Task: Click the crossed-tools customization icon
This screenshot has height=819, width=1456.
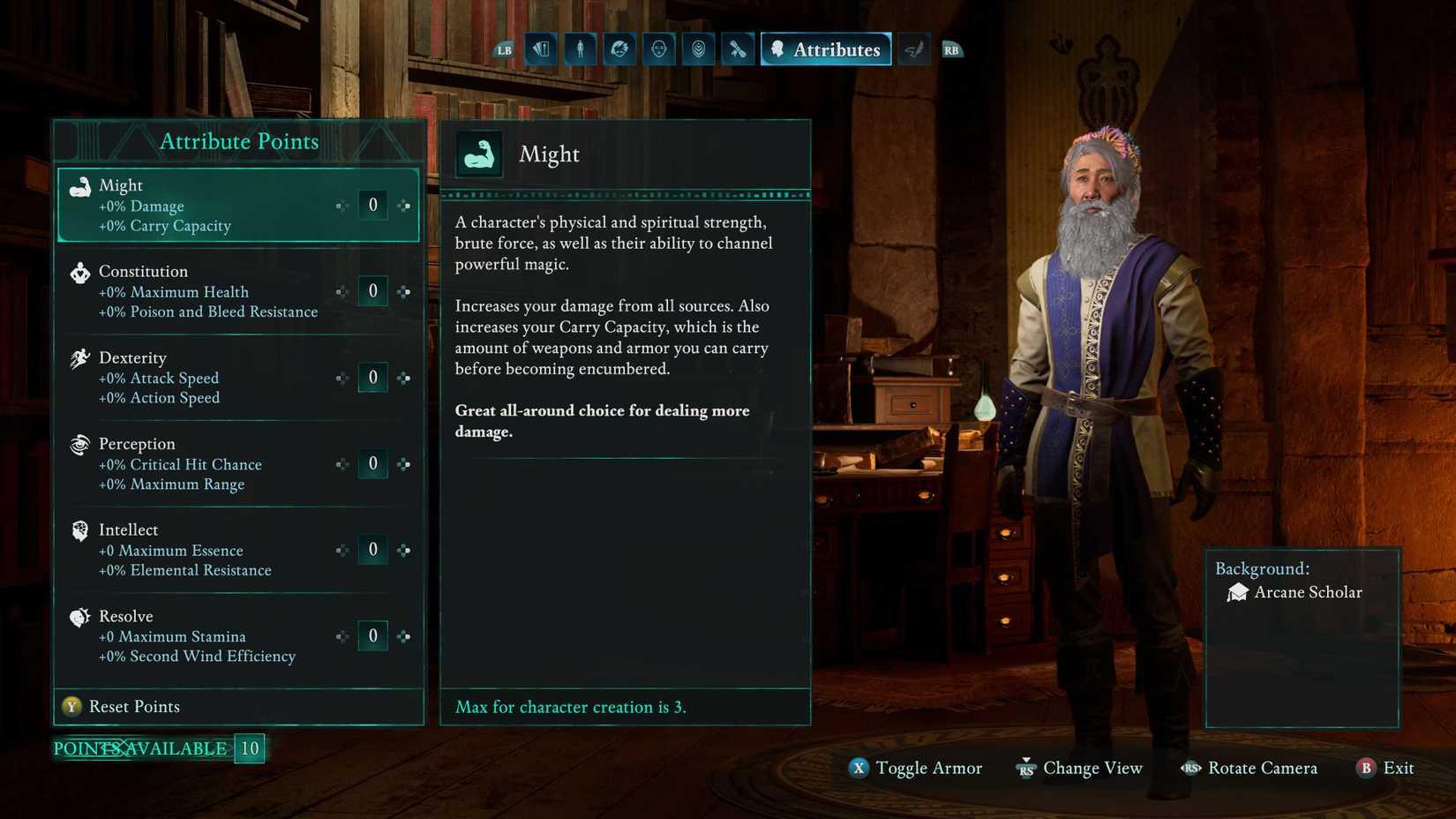Action: pos(737,49)
